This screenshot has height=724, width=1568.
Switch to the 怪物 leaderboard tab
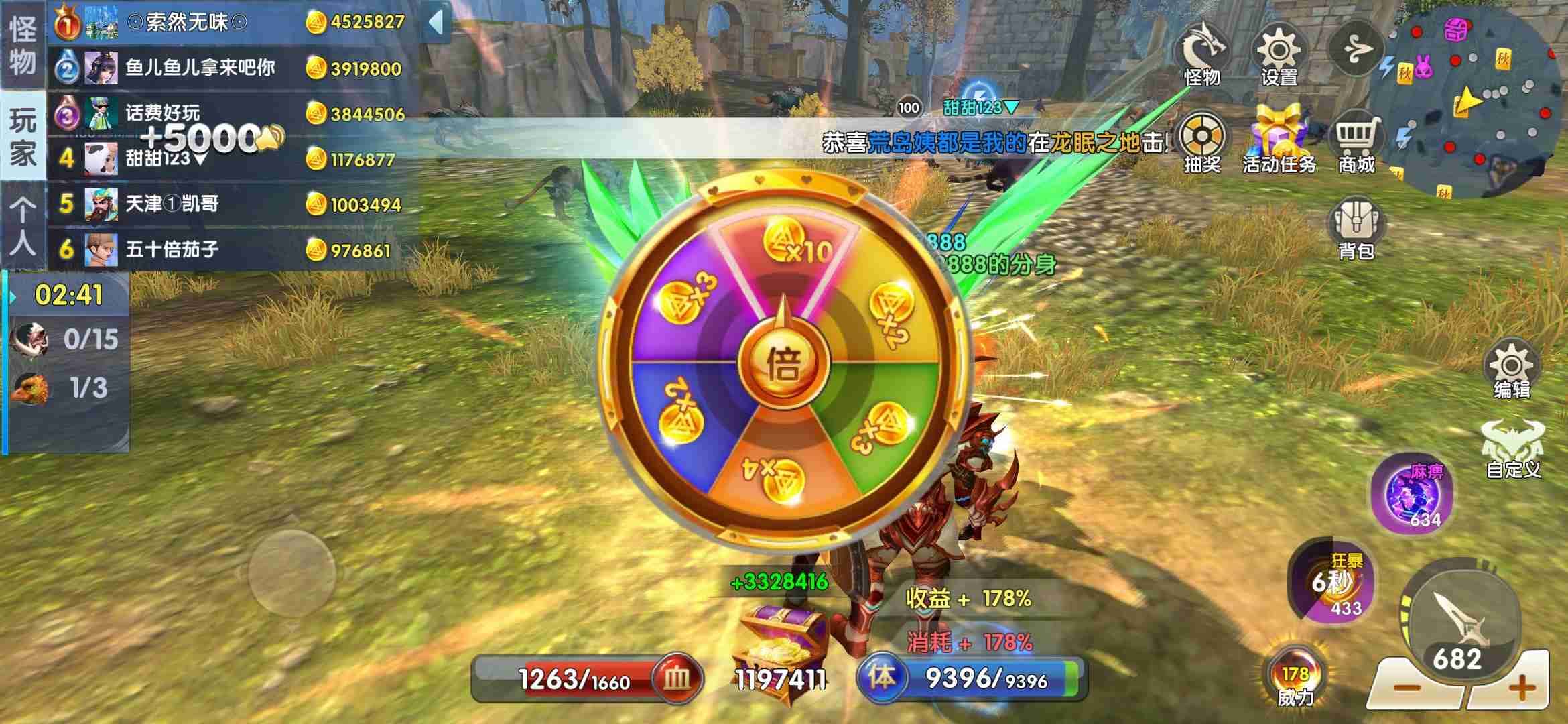(x=23, y=46)
